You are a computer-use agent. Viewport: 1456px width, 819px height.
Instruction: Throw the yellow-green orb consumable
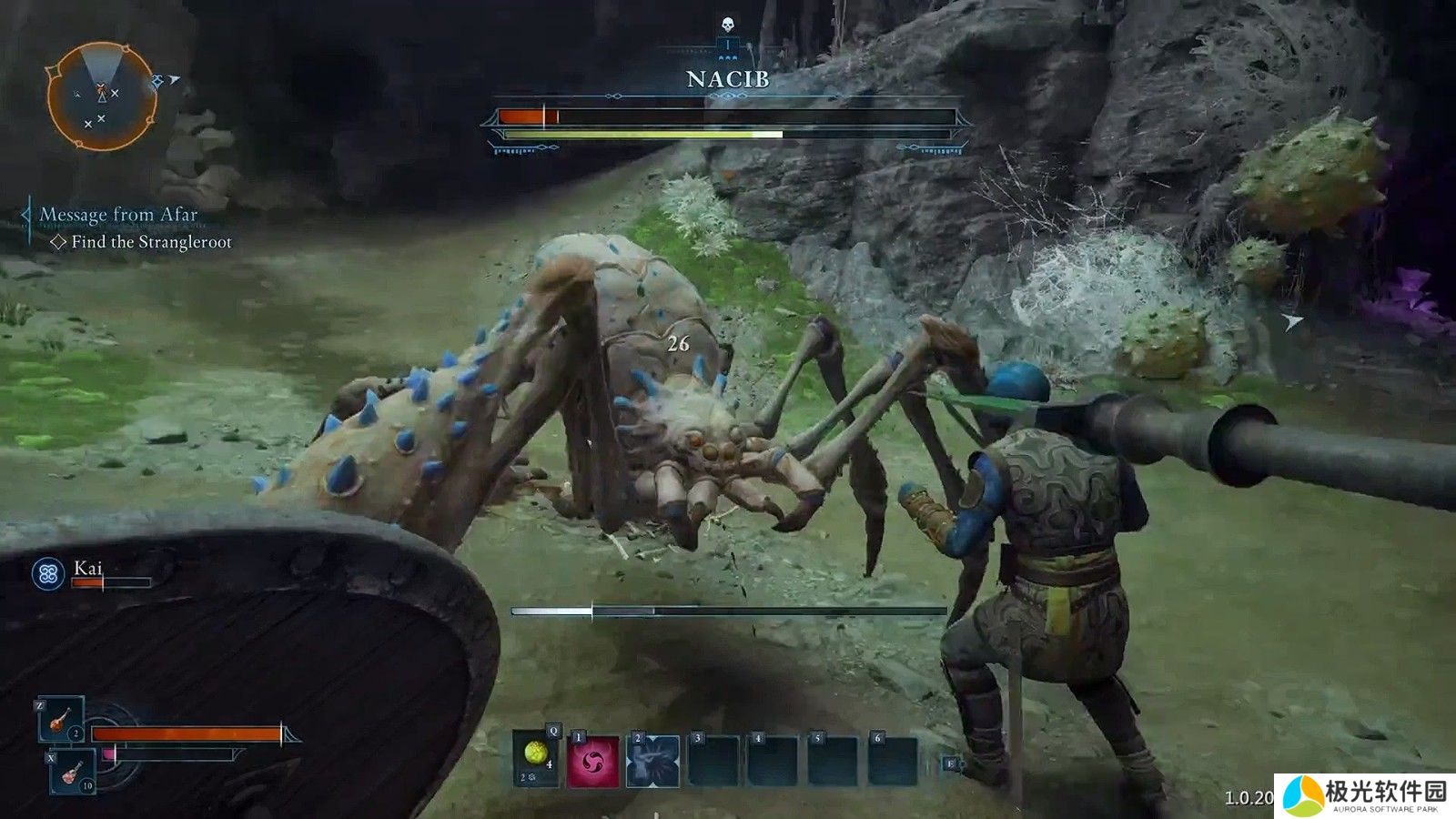536,758
